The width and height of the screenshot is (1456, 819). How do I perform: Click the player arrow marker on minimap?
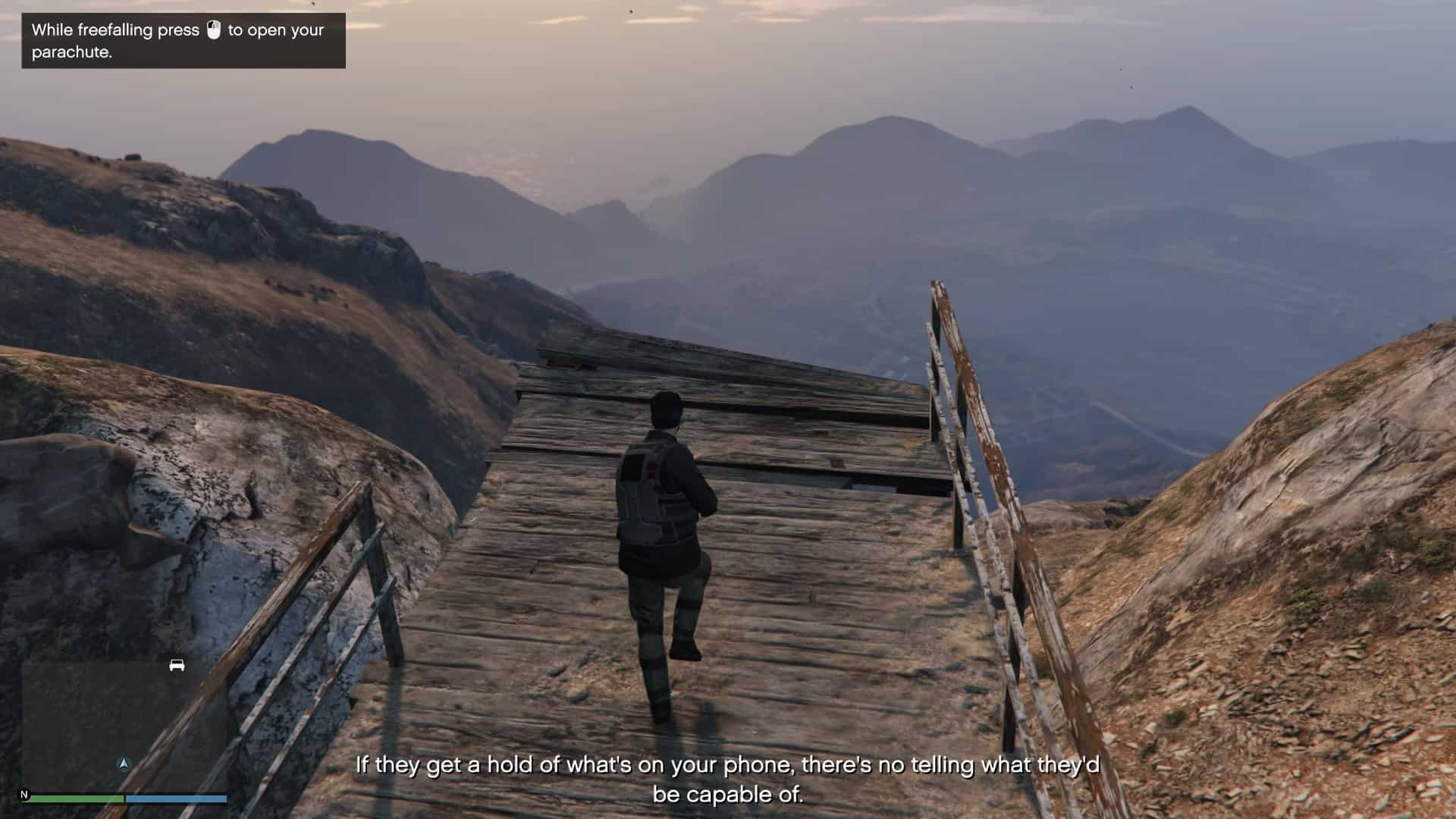124,764
